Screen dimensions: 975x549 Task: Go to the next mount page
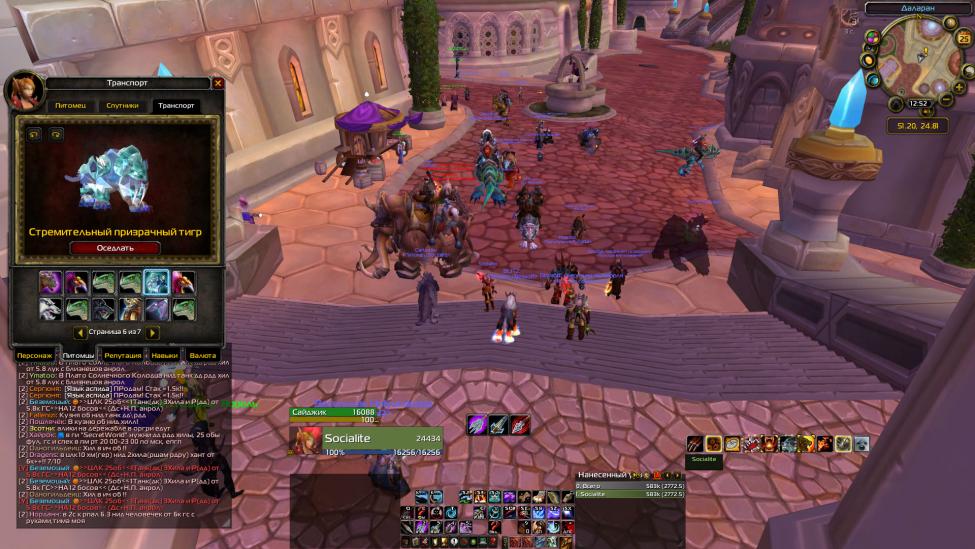(x=153, y=332)
